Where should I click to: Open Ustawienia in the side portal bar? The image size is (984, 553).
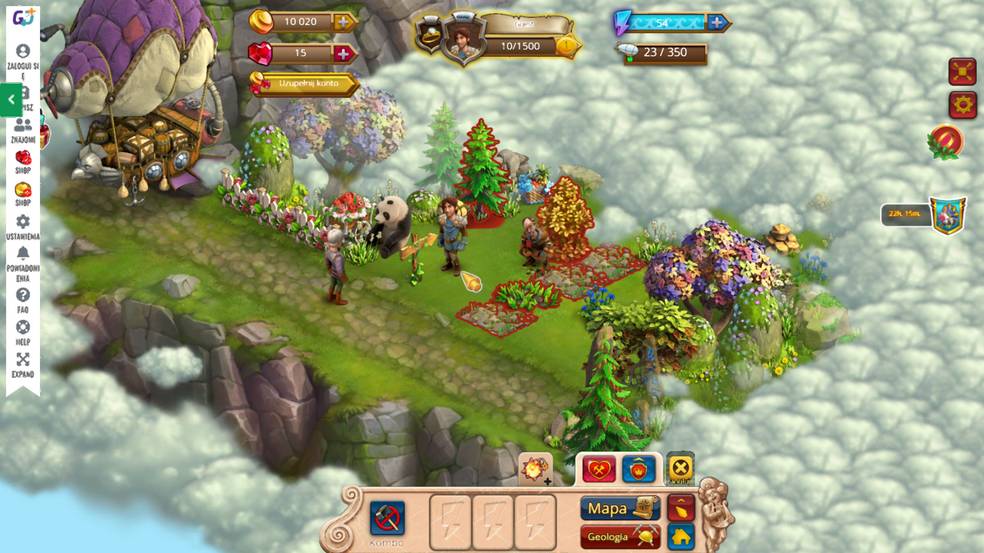[22, 228]
